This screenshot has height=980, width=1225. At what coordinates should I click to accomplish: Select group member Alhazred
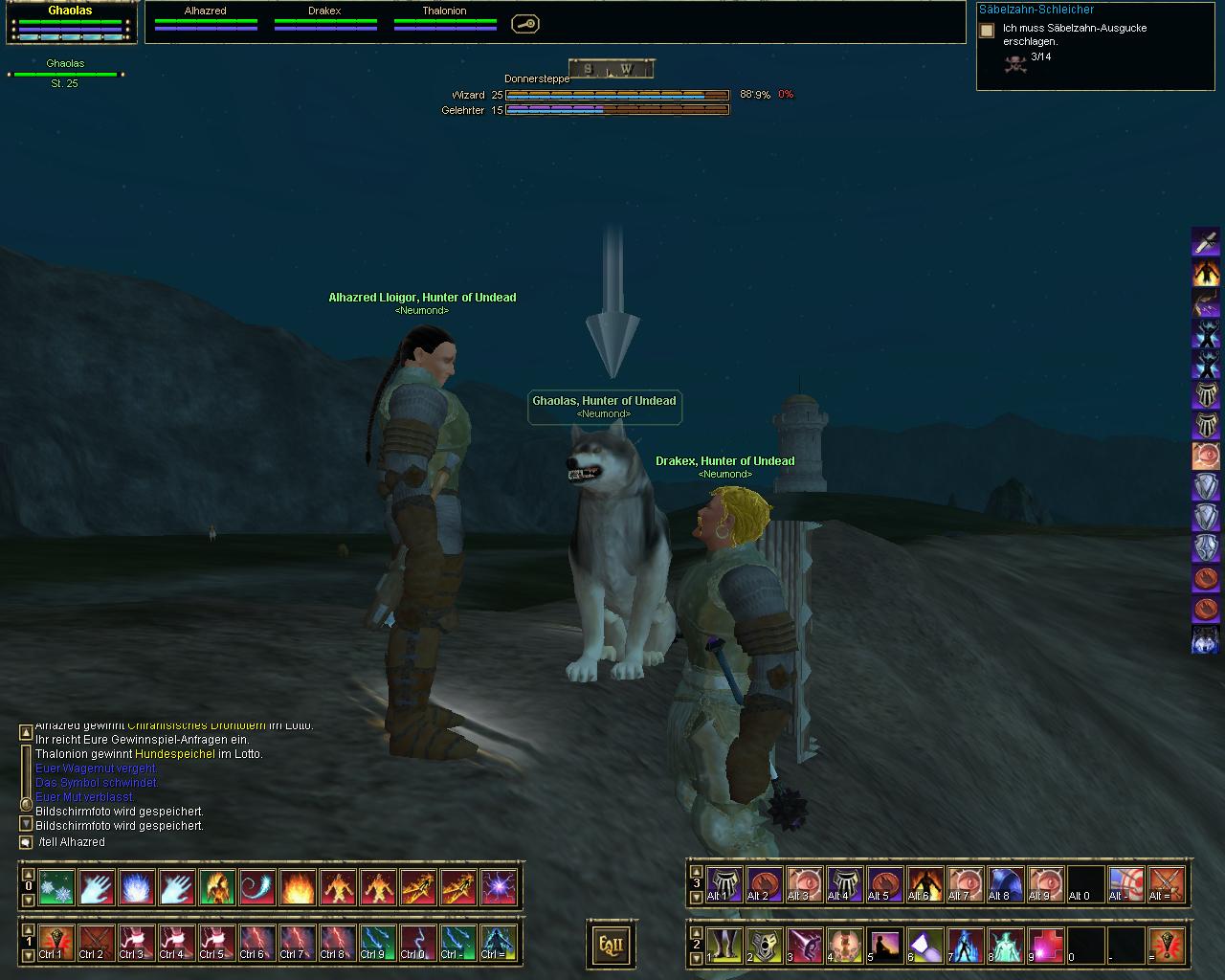[x=206, y=17]
